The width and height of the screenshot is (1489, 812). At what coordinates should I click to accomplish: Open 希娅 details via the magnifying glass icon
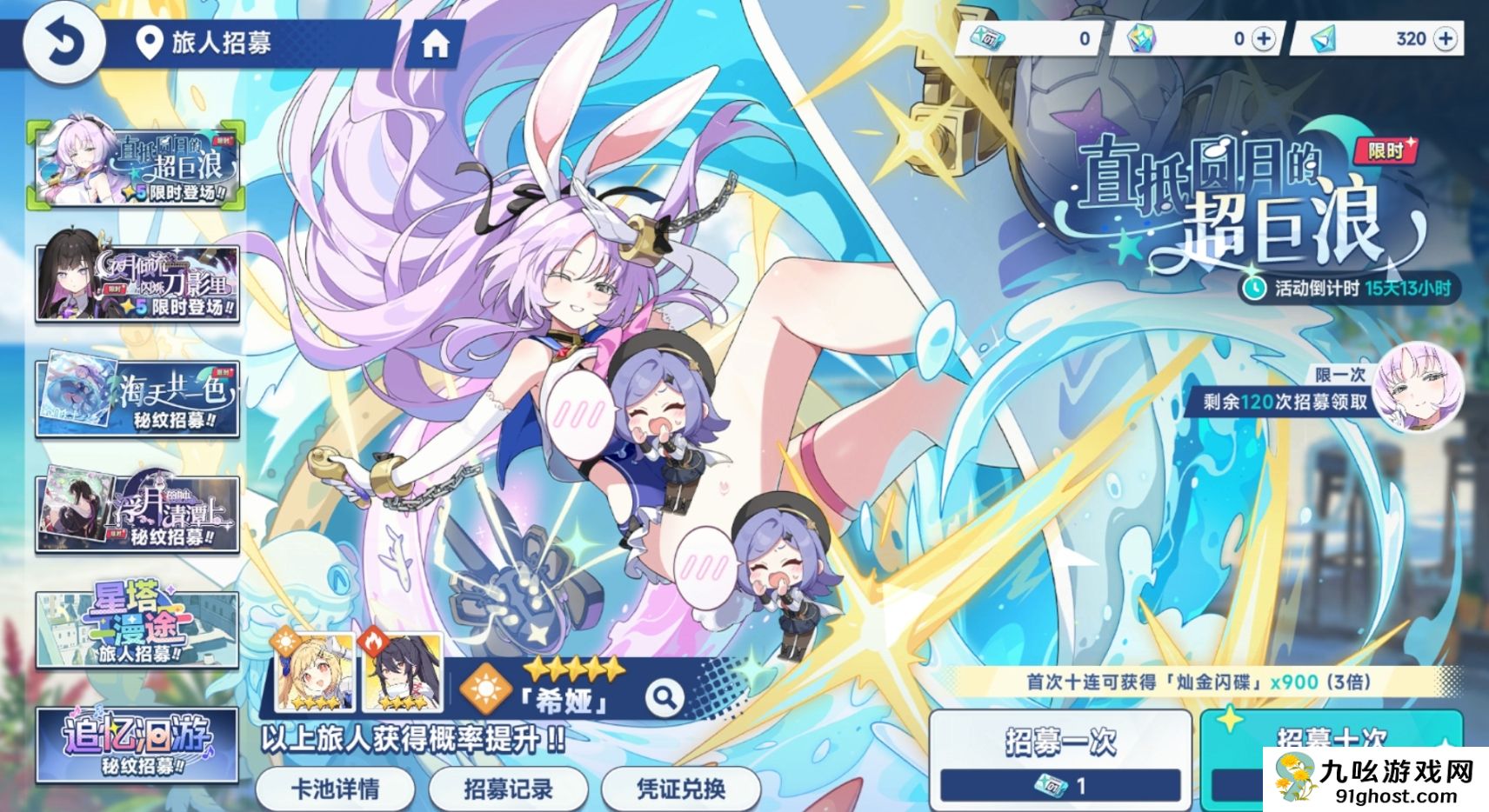coord(665,696)
